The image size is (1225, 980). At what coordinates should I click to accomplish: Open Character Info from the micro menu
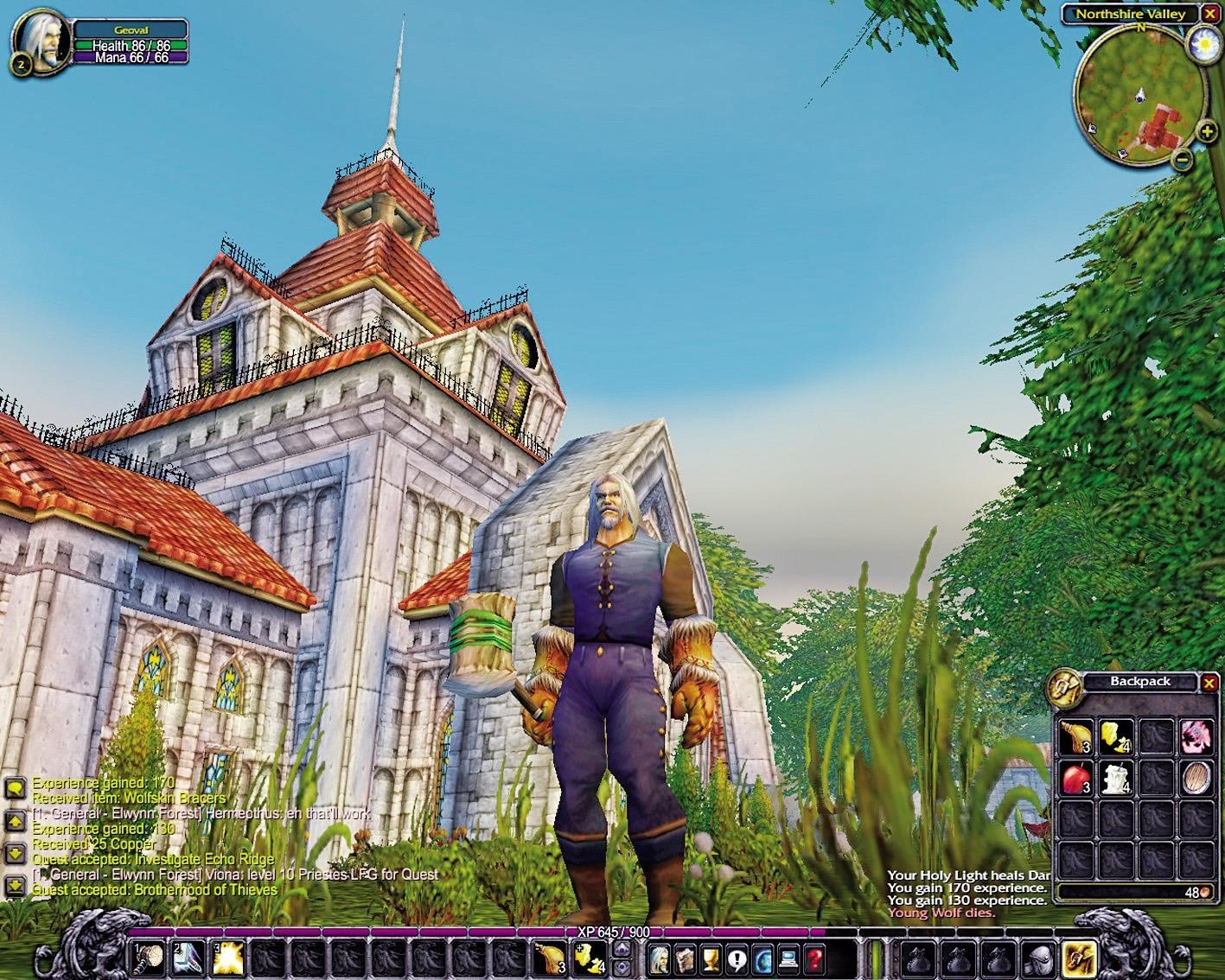coord(660,959)
